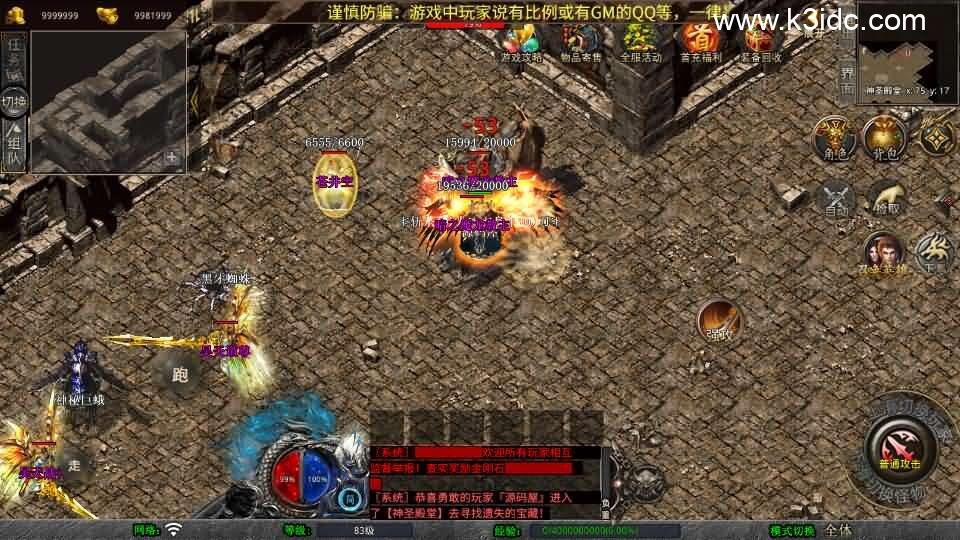The image size is (960, 540).
Task: Tap the 拾取 pickup hand button
Action: [x=887, y=198]
